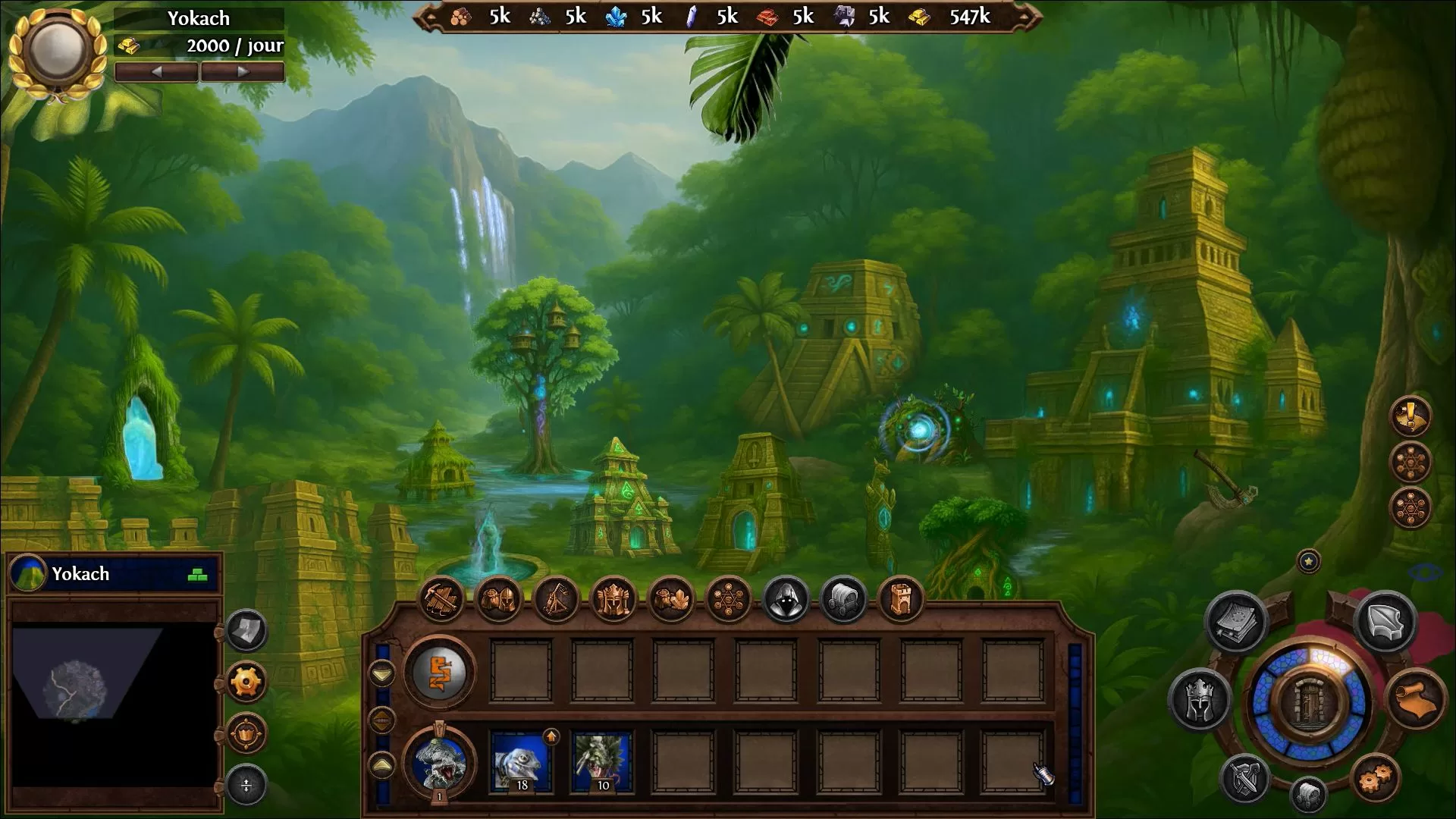
Task: Open the catapult war machines icon
Action: [x=556, y=599]
